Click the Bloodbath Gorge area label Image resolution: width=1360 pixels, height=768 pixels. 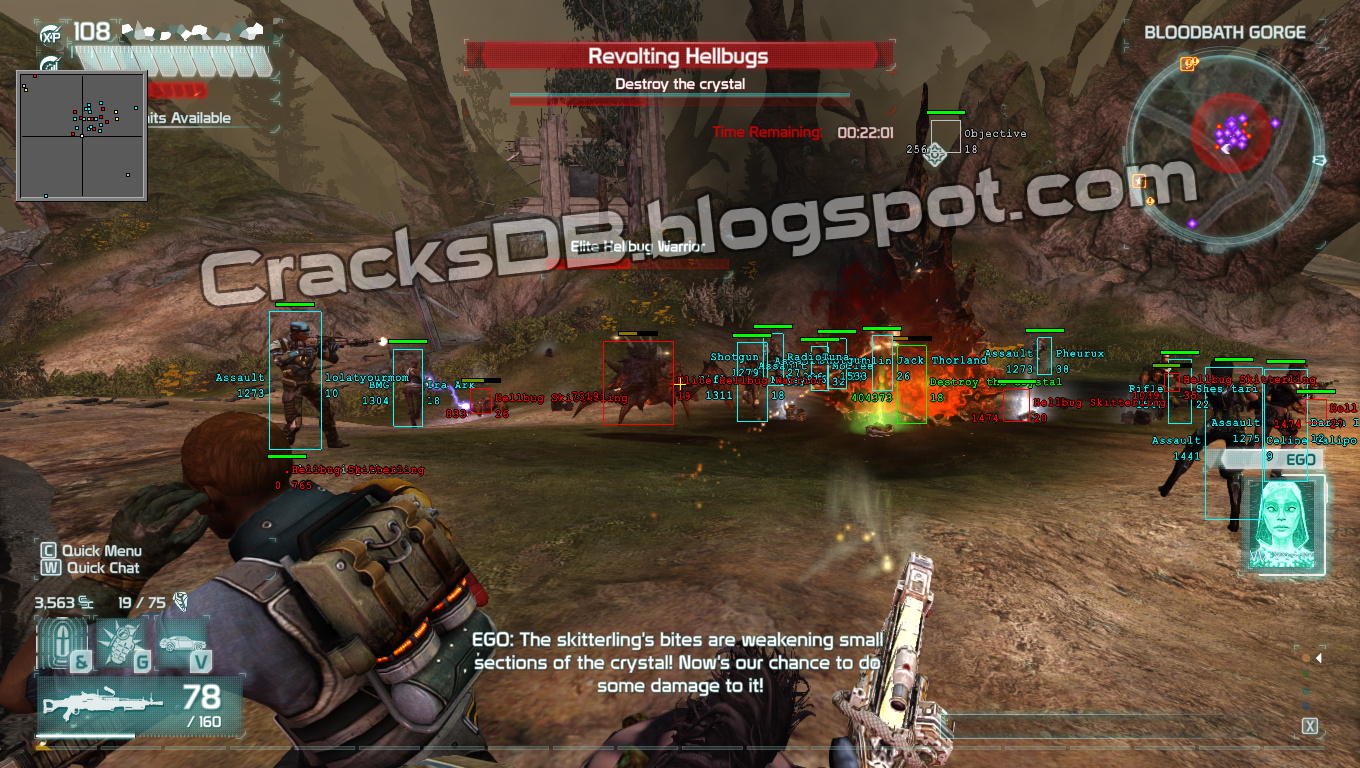1225,32
